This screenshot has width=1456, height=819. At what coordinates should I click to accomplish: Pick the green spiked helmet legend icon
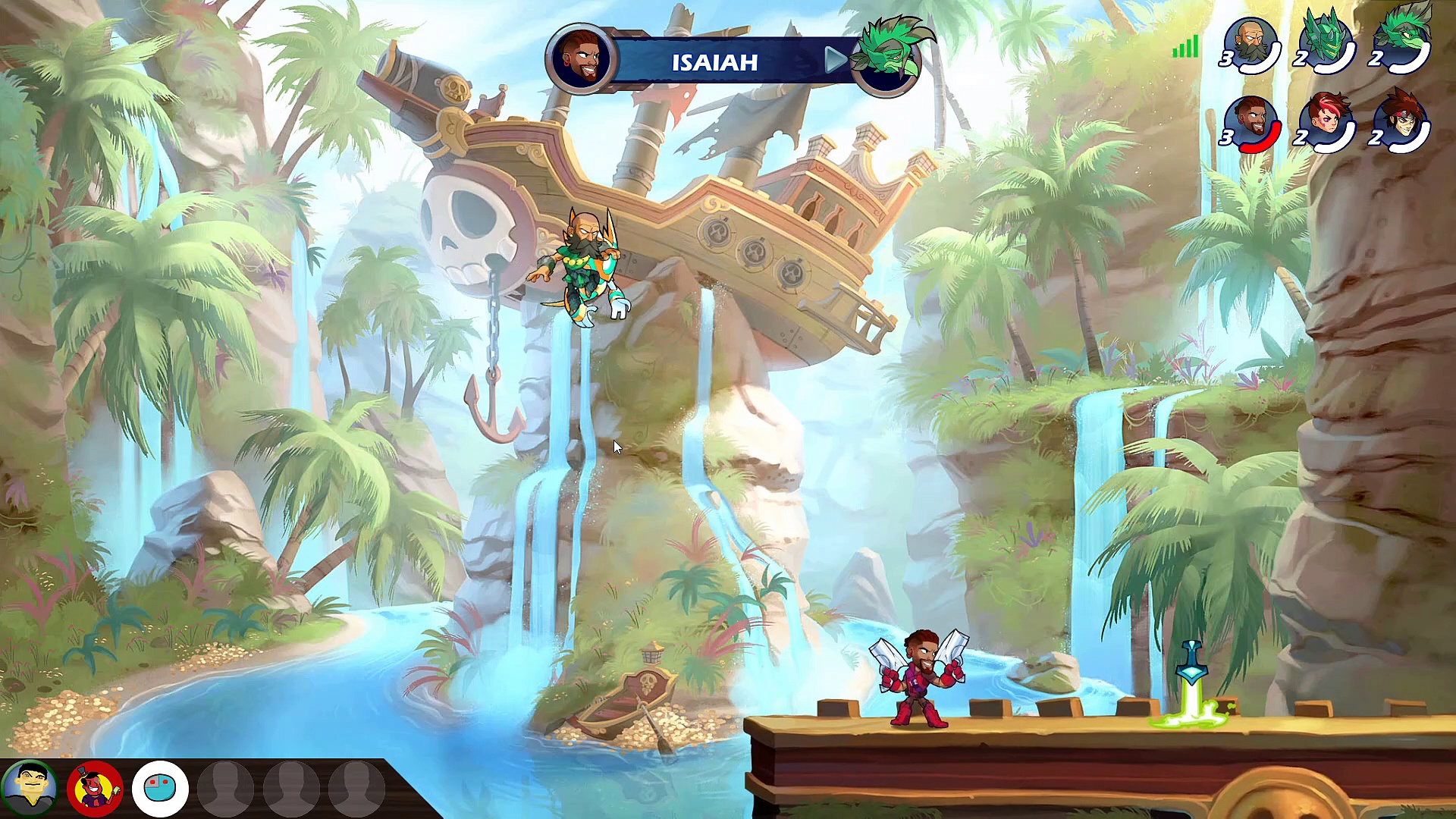coord(1326,44)
